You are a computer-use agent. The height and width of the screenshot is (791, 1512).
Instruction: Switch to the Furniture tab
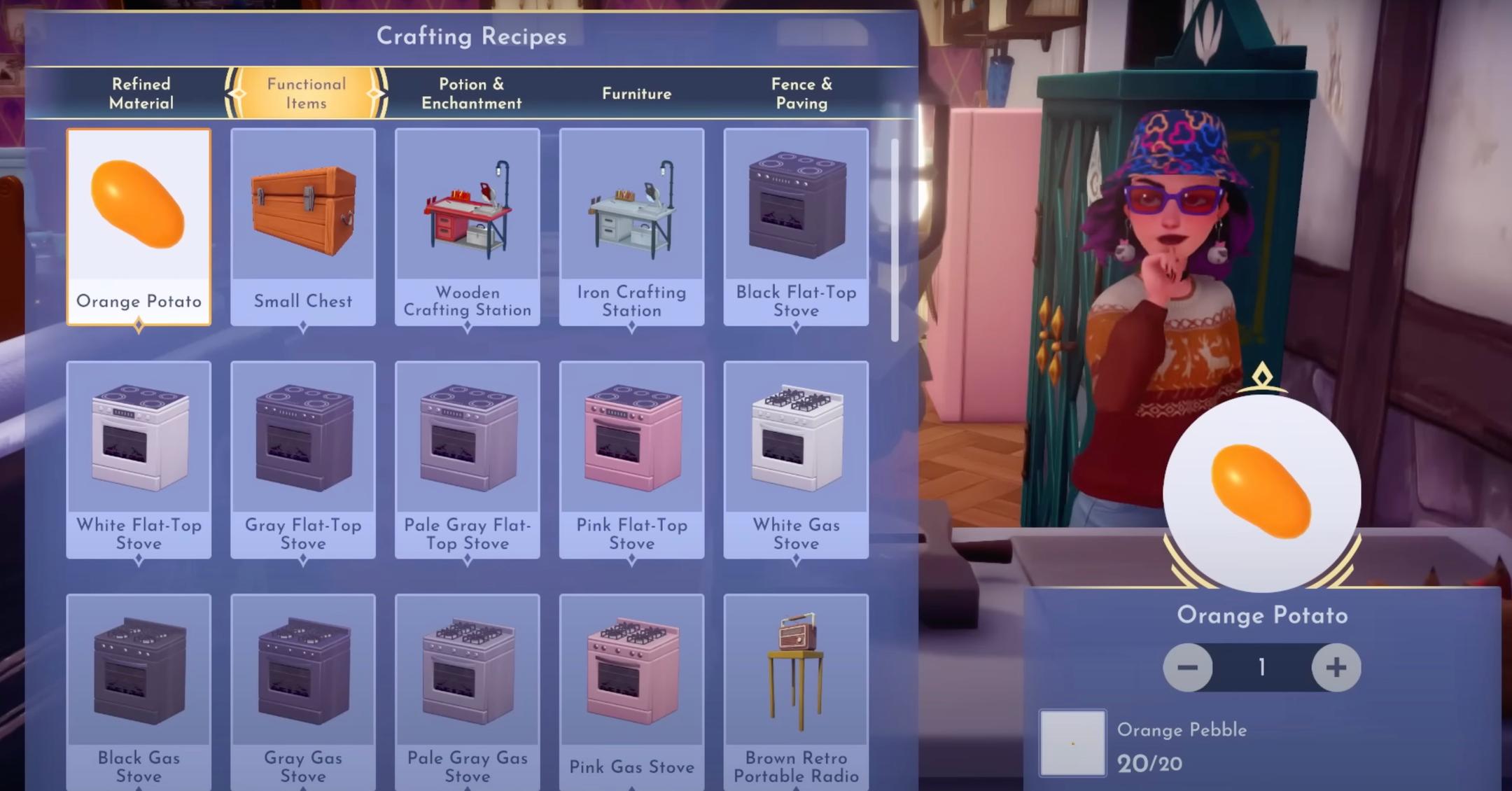click(x=636, y=93)
